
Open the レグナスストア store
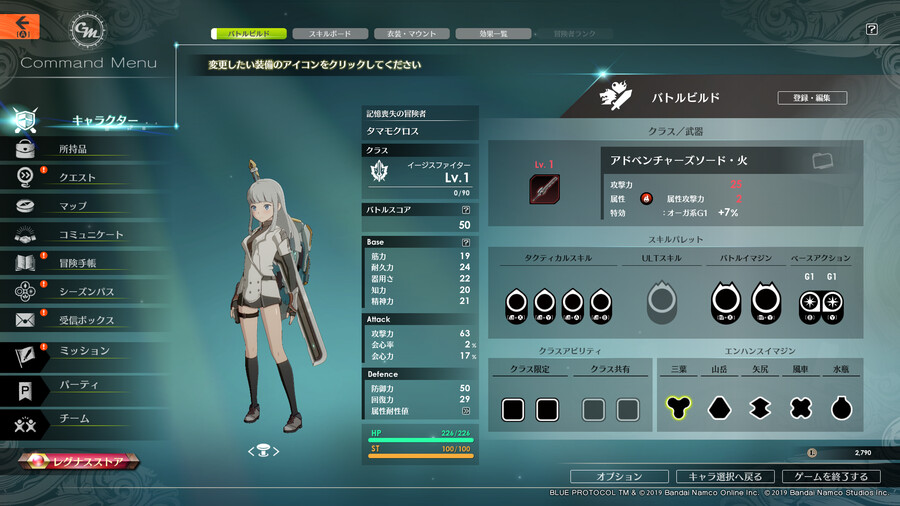pyautogui.click(x=82, y=462)
